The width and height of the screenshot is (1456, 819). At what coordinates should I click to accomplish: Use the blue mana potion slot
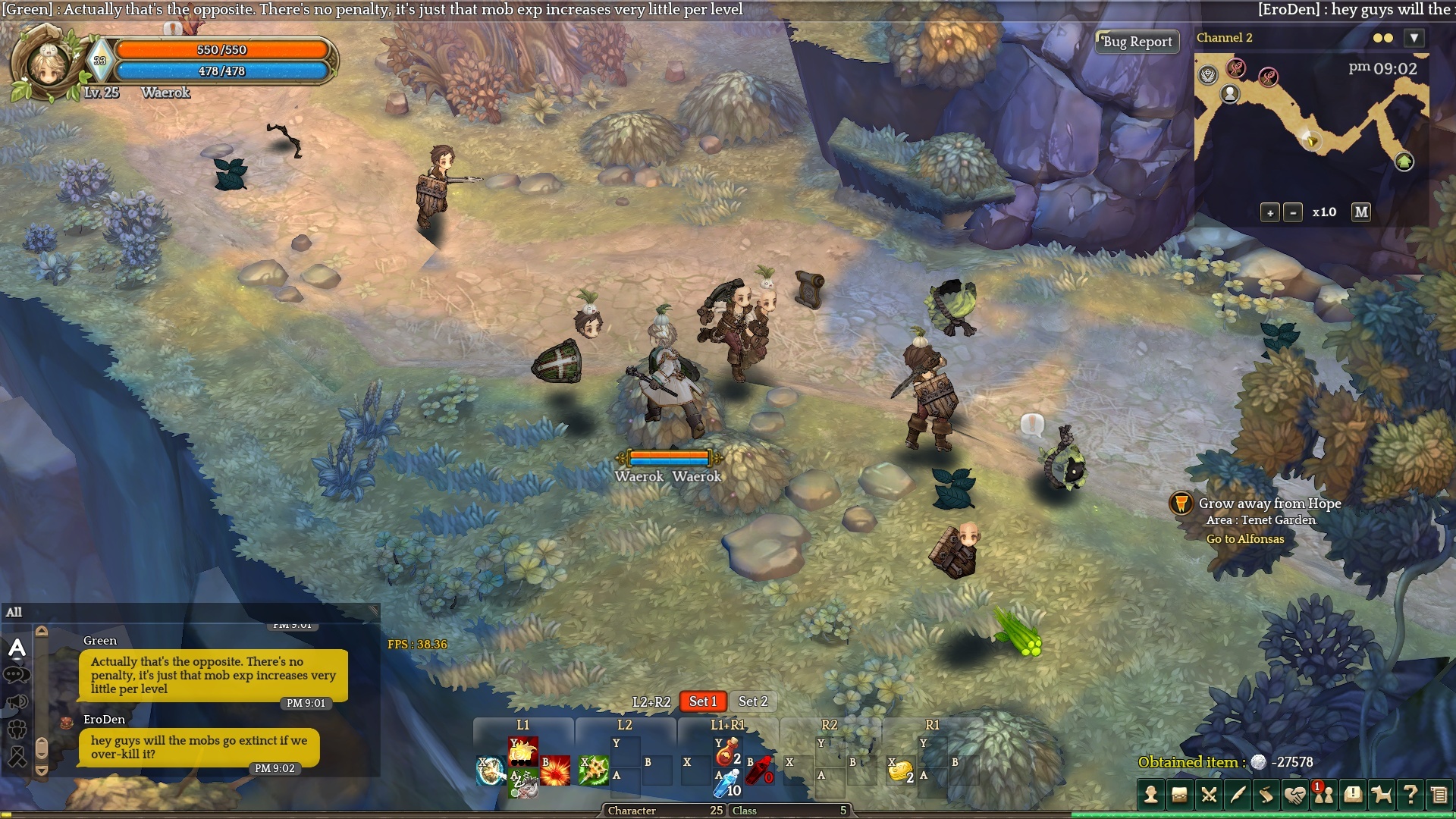click(726, 783)
